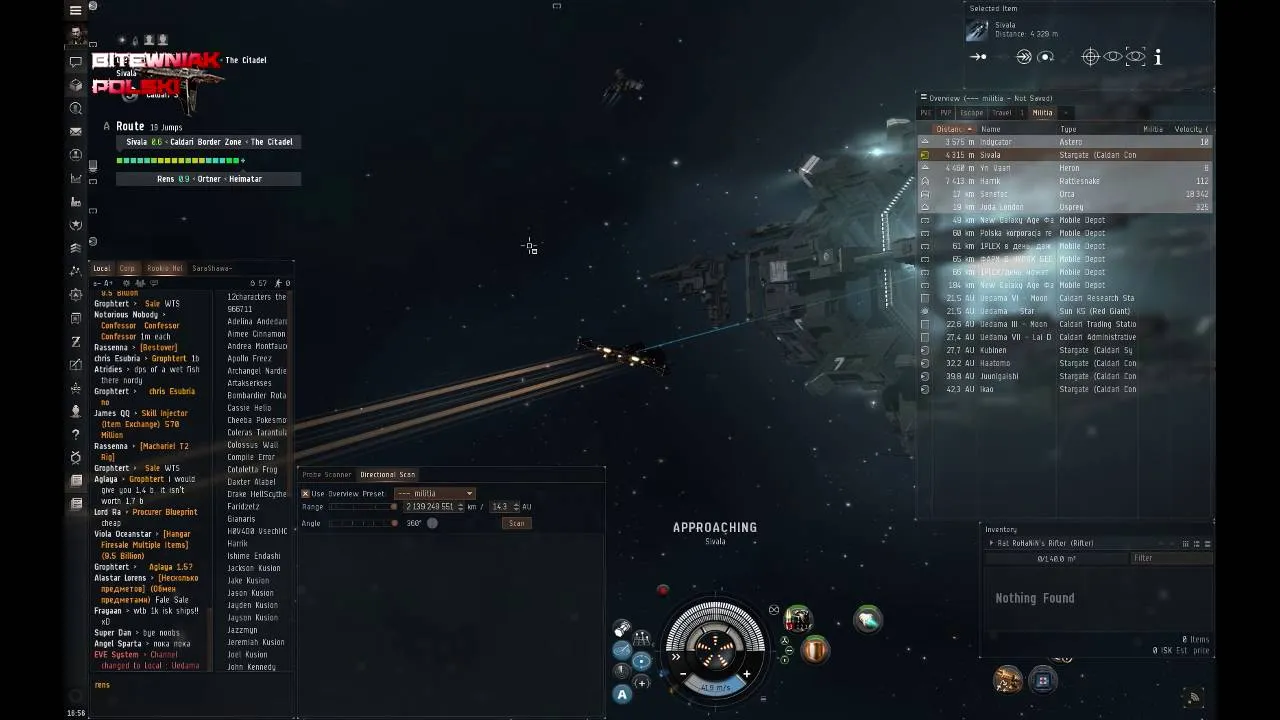Switch to the Travel overview tab

pos(1002,113)
